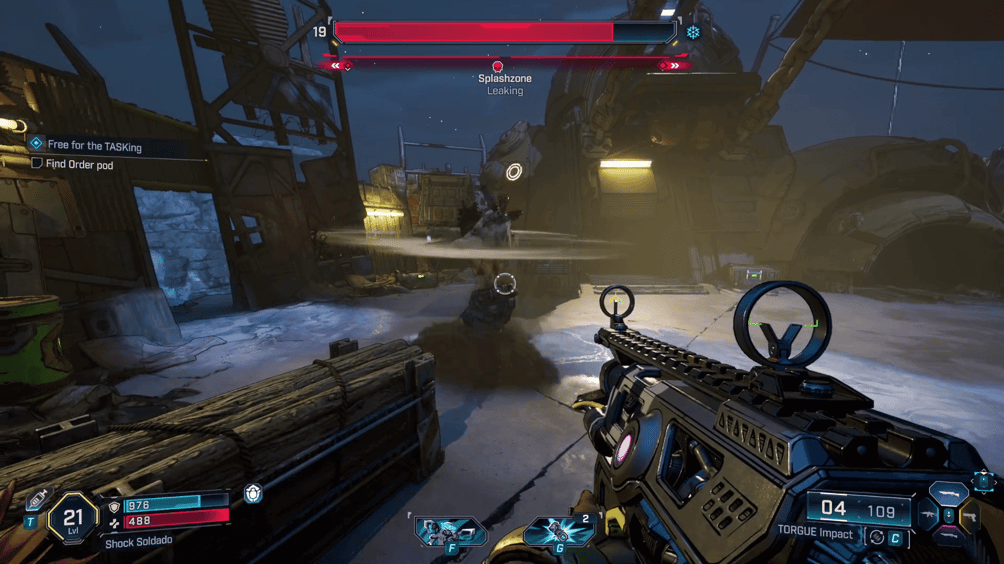Toggle the TORGUE Impact weapon mode icon
The width and height of the screenshot is (1004, 564).
tap(876, 537)
